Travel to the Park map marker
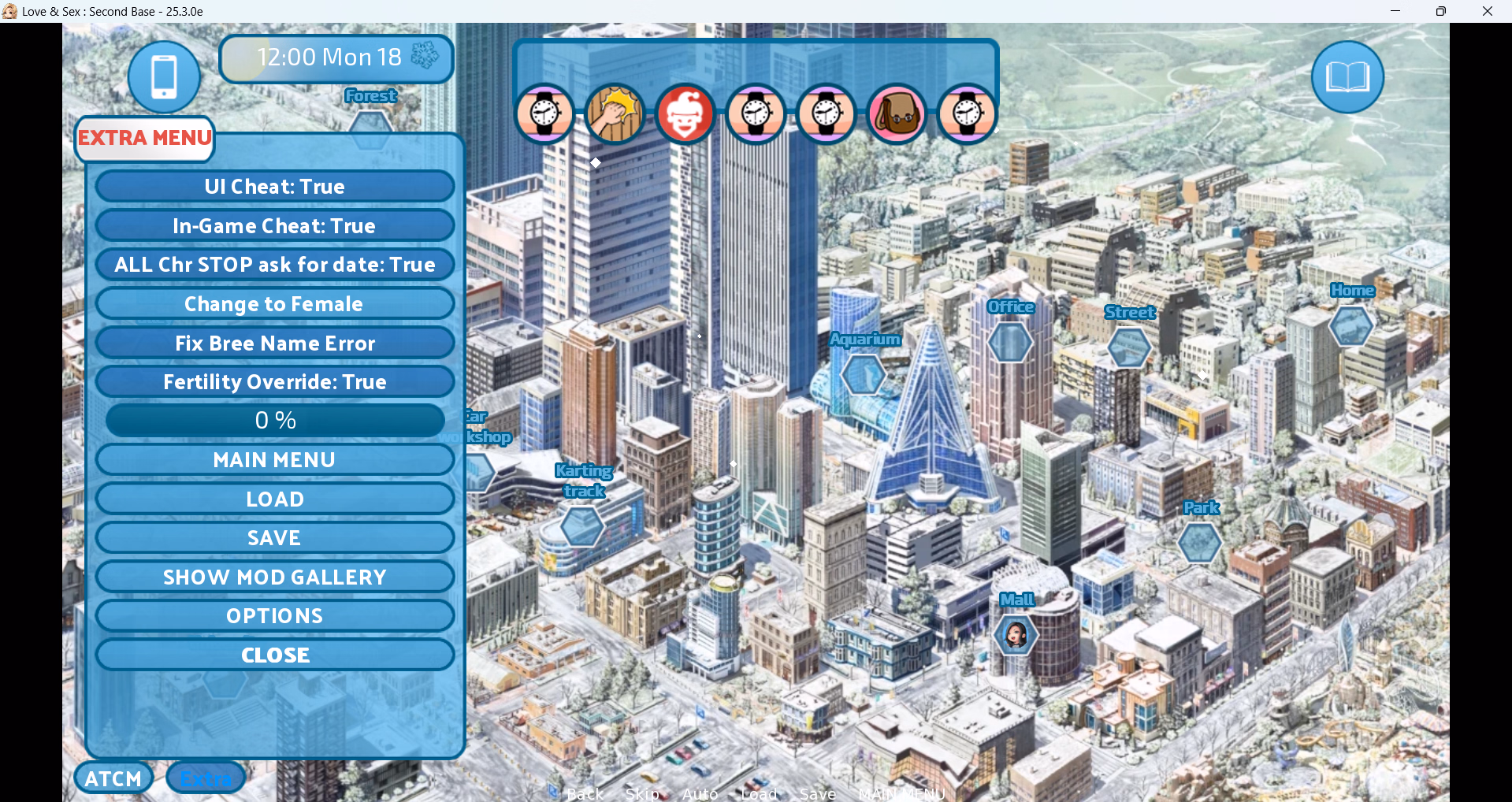The width and height of the screenshot is (1512, 802). (x=1199, y=542)
